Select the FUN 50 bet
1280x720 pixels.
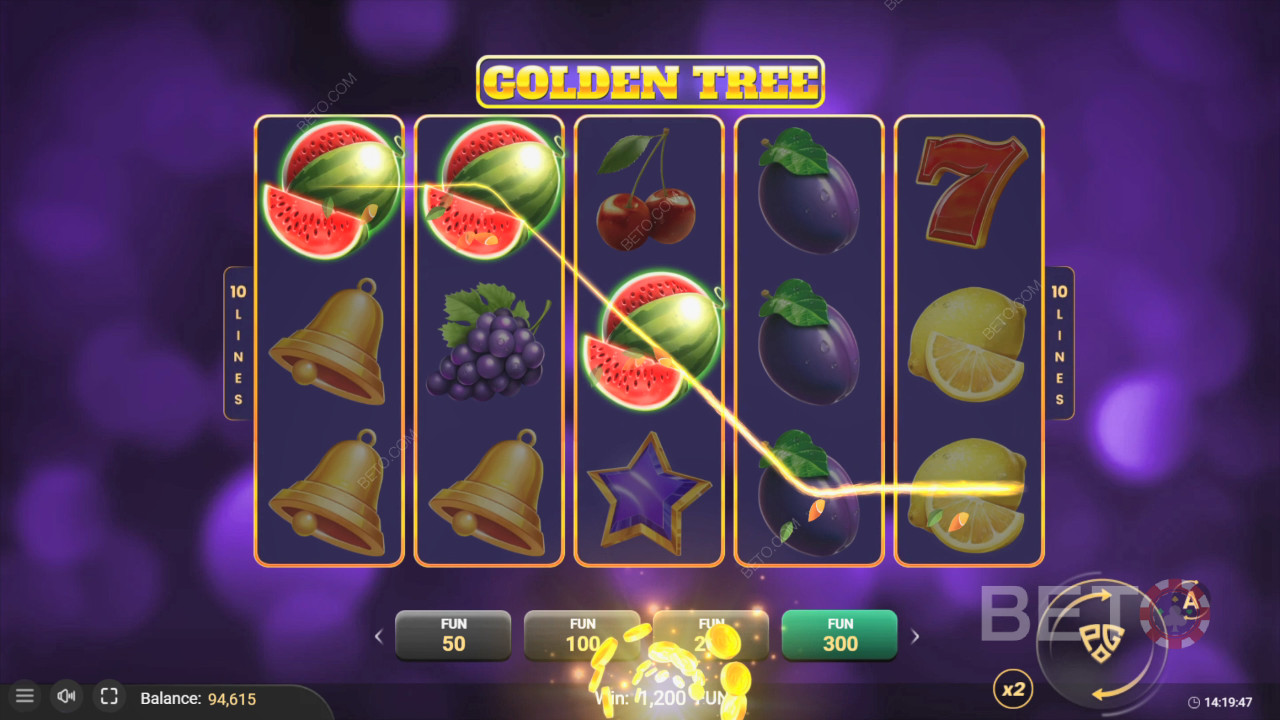tap(453, 635)
